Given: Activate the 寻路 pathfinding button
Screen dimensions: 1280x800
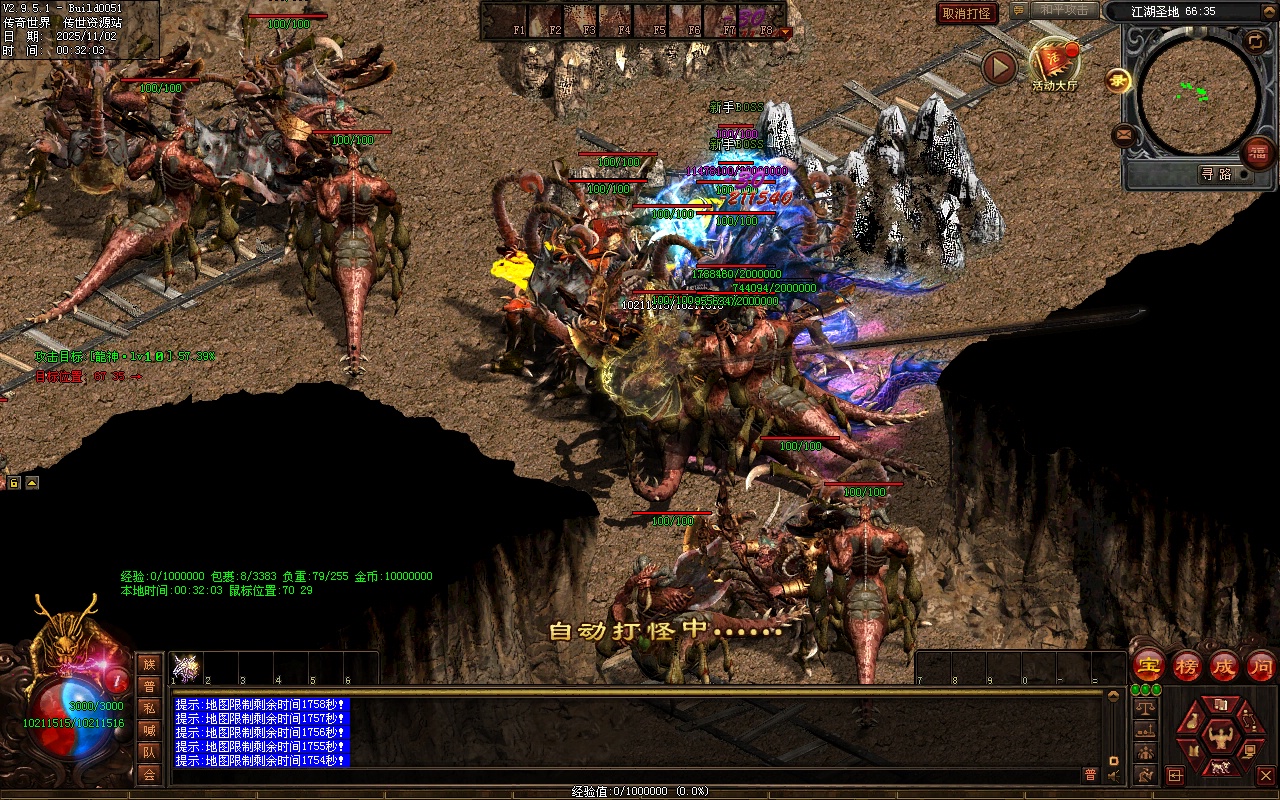Looking at the screenshot, I should pyautogui.click(x=1216, y=174).
